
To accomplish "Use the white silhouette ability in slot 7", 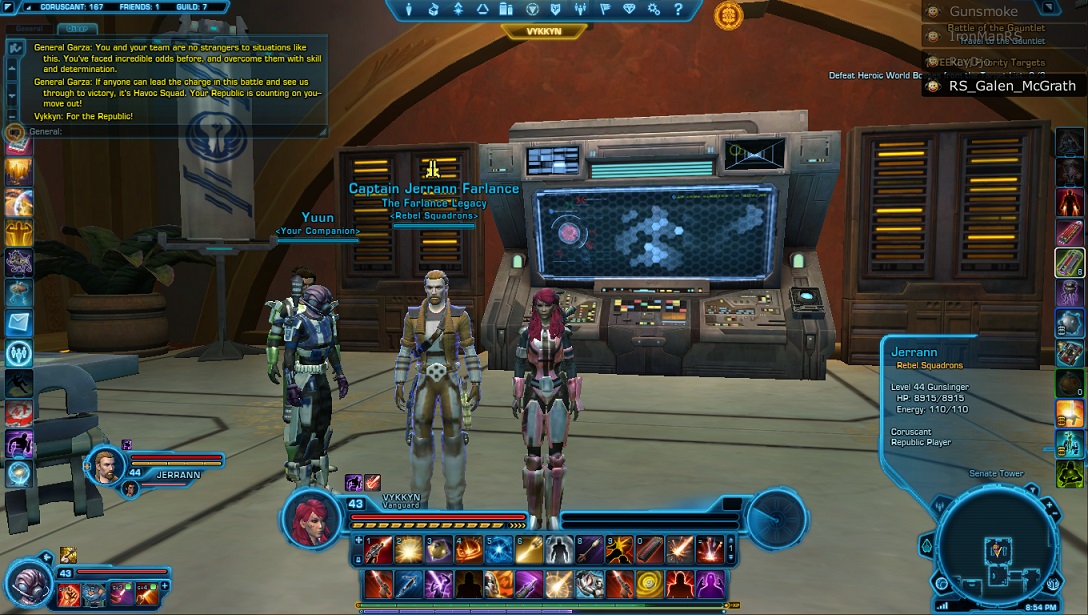I will (560, 549).
